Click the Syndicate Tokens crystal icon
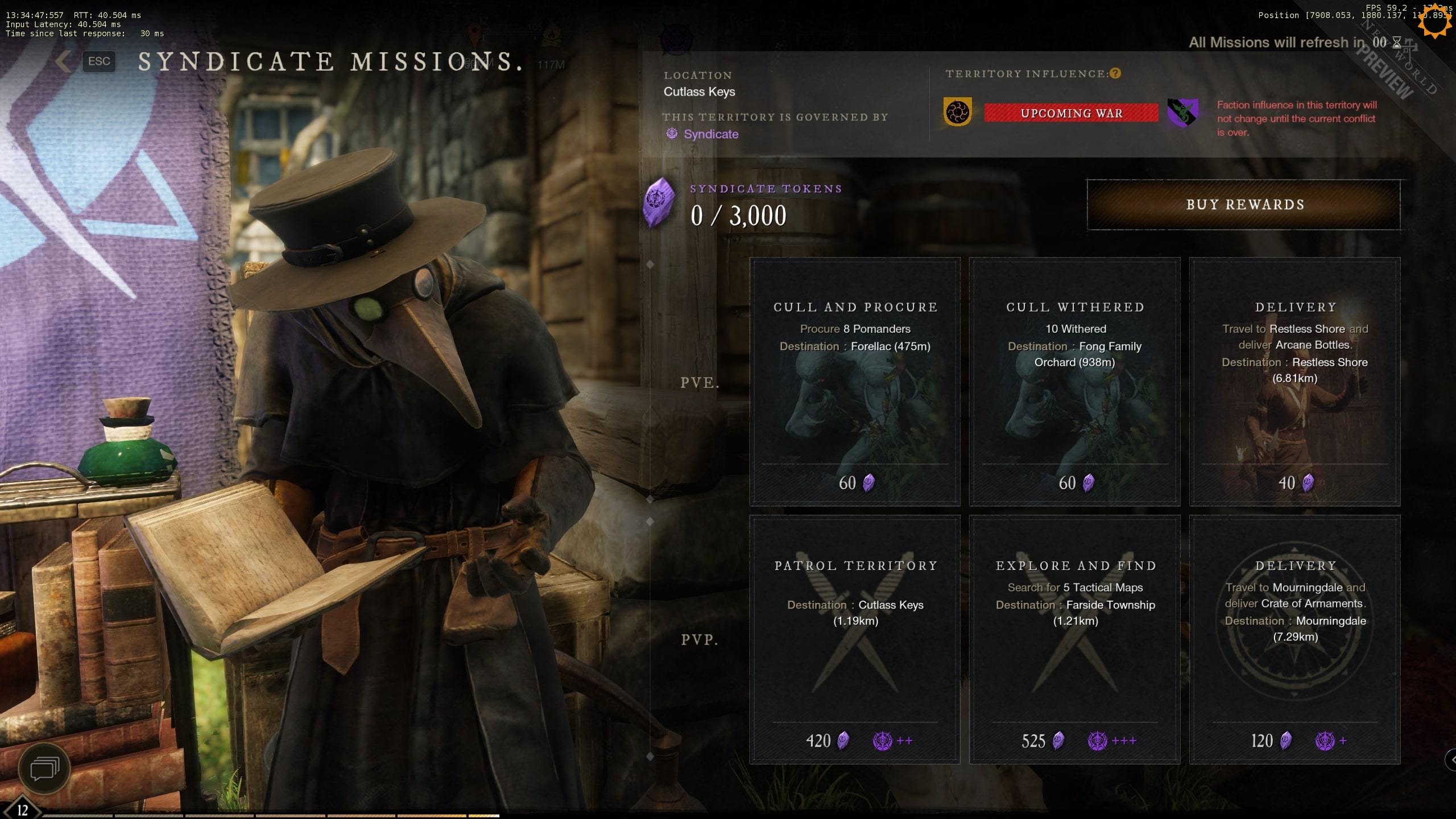Screen dimensions: 1456x819 [659, 202]
